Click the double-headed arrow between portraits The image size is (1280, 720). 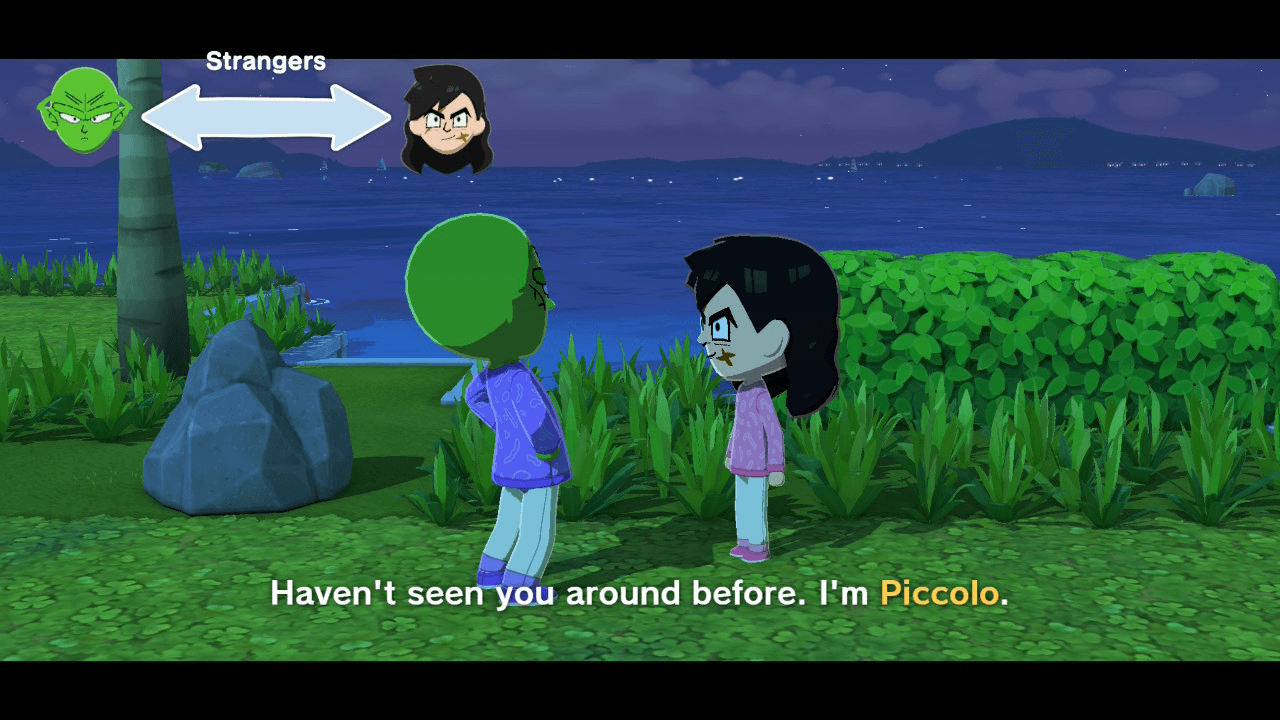(264, 117)
